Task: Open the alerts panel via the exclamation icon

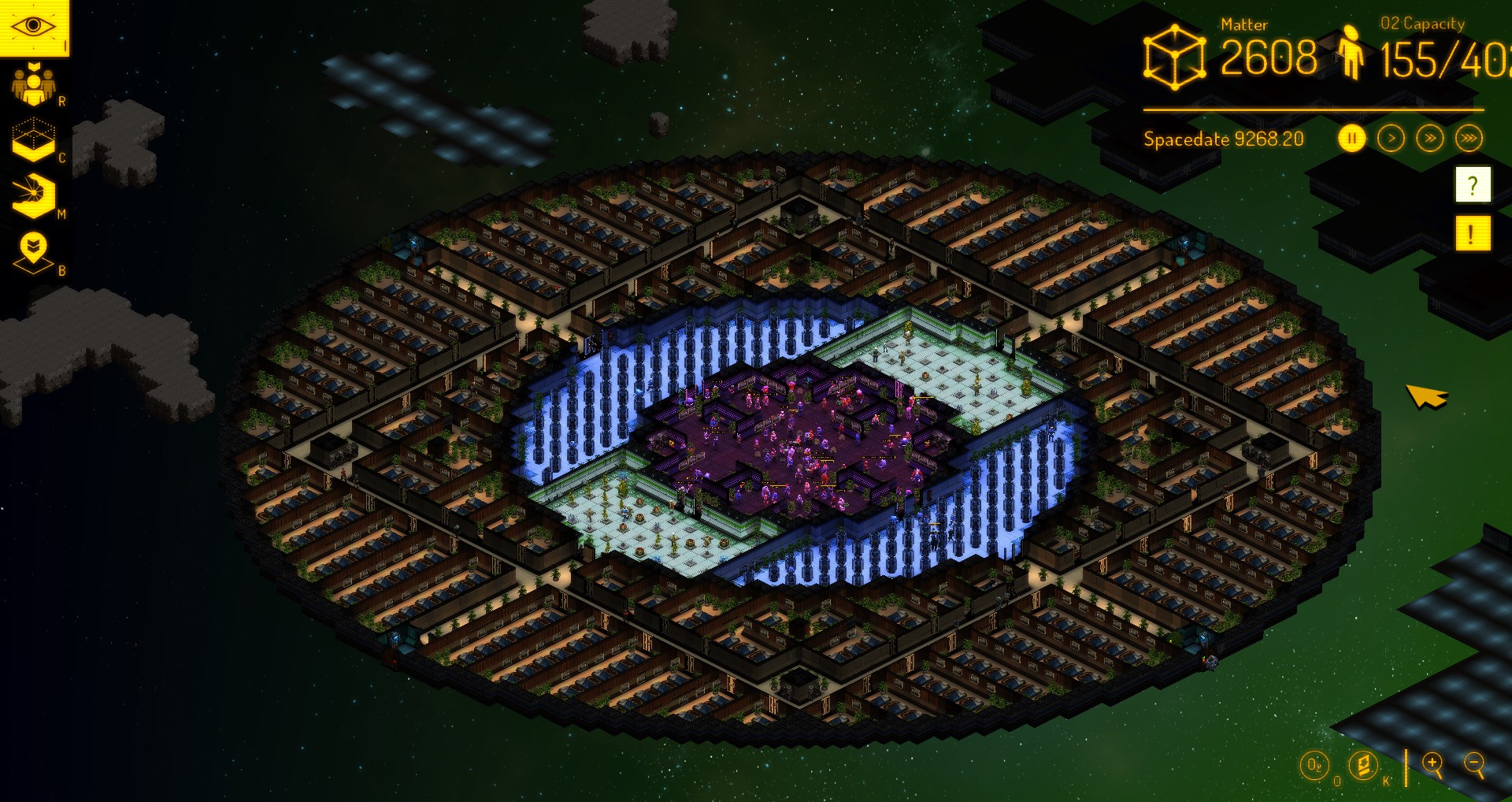Action: pos(1471,232)
